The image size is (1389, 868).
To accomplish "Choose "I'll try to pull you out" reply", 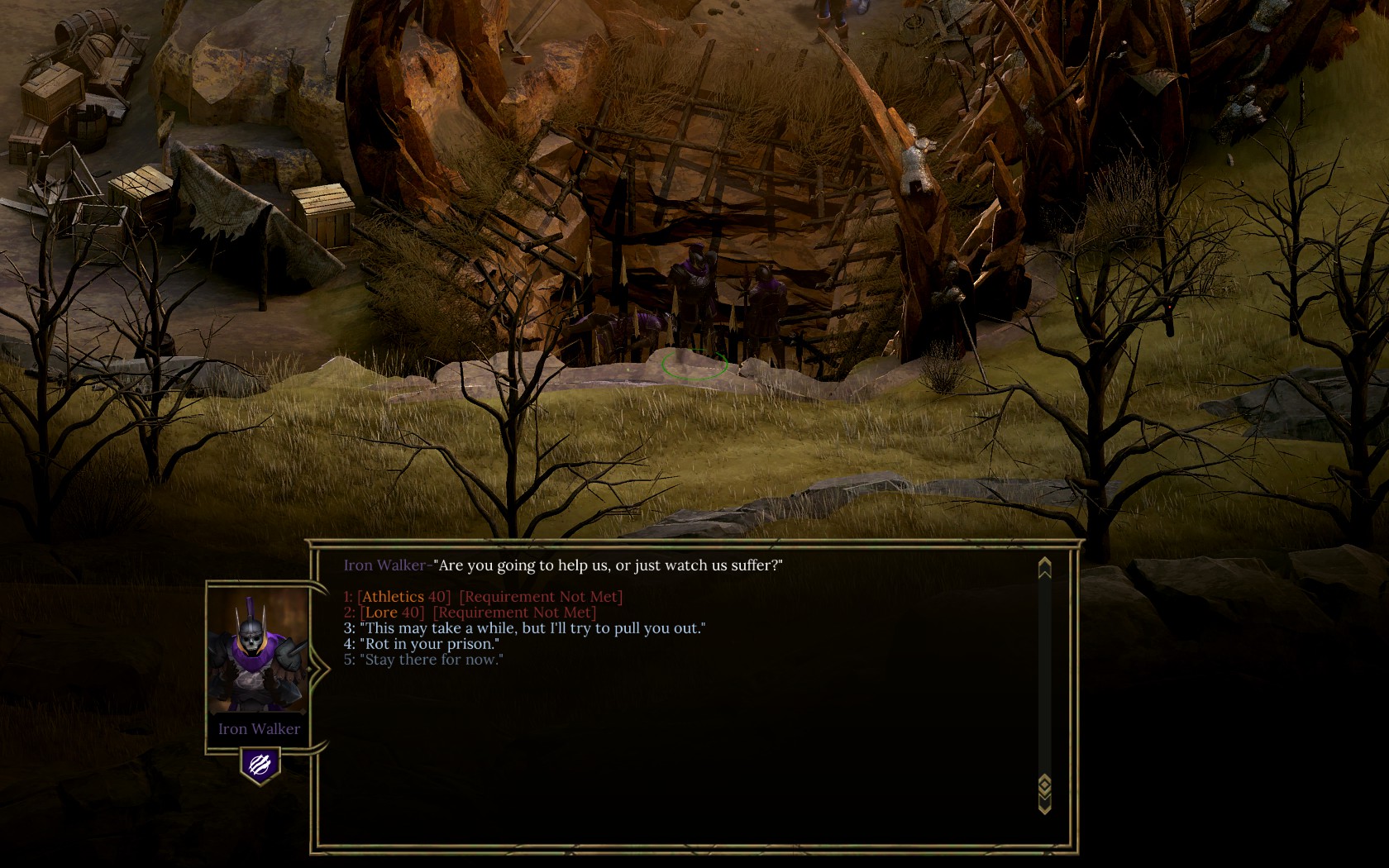I will click(x=524, y=628).
